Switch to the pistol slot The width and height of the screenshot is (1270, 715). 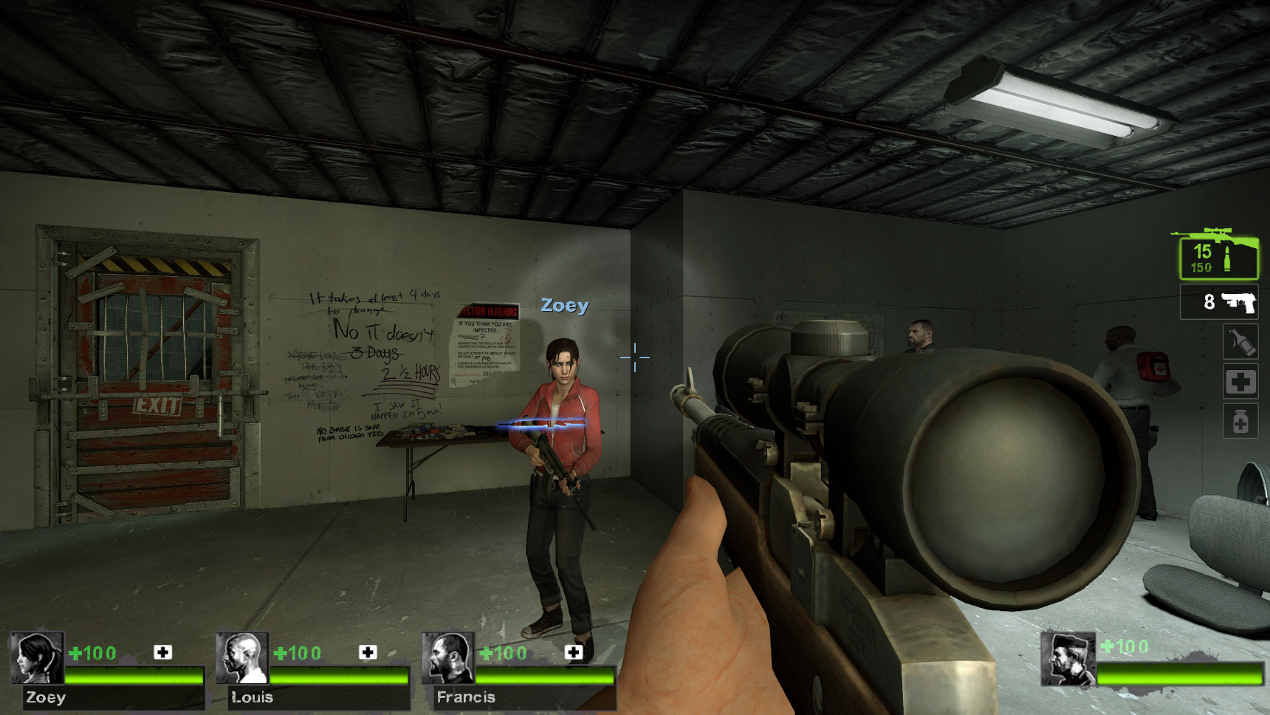1219,301
